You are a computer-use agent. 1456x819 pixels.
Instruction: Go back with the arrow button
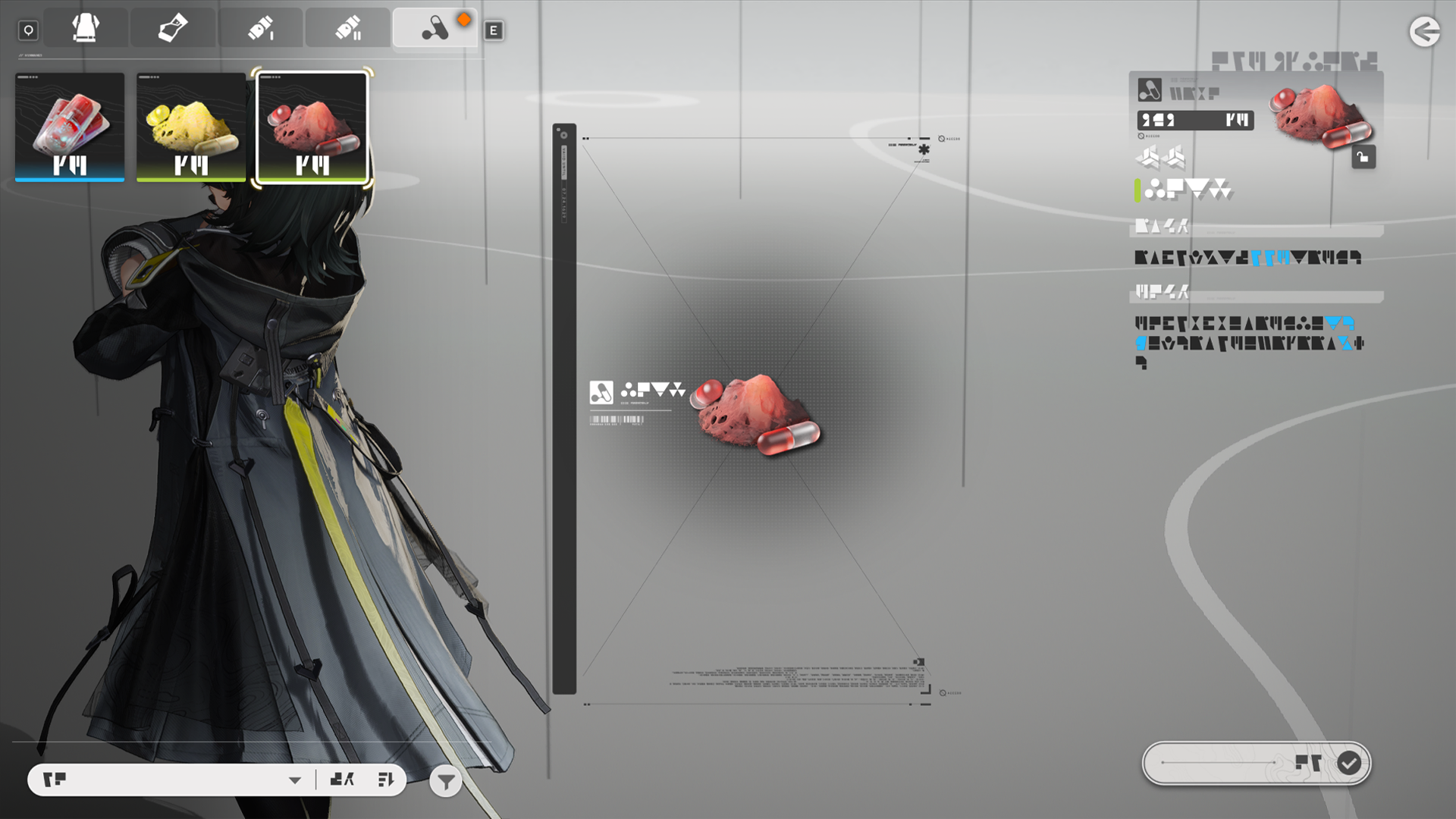point(1424,32)
